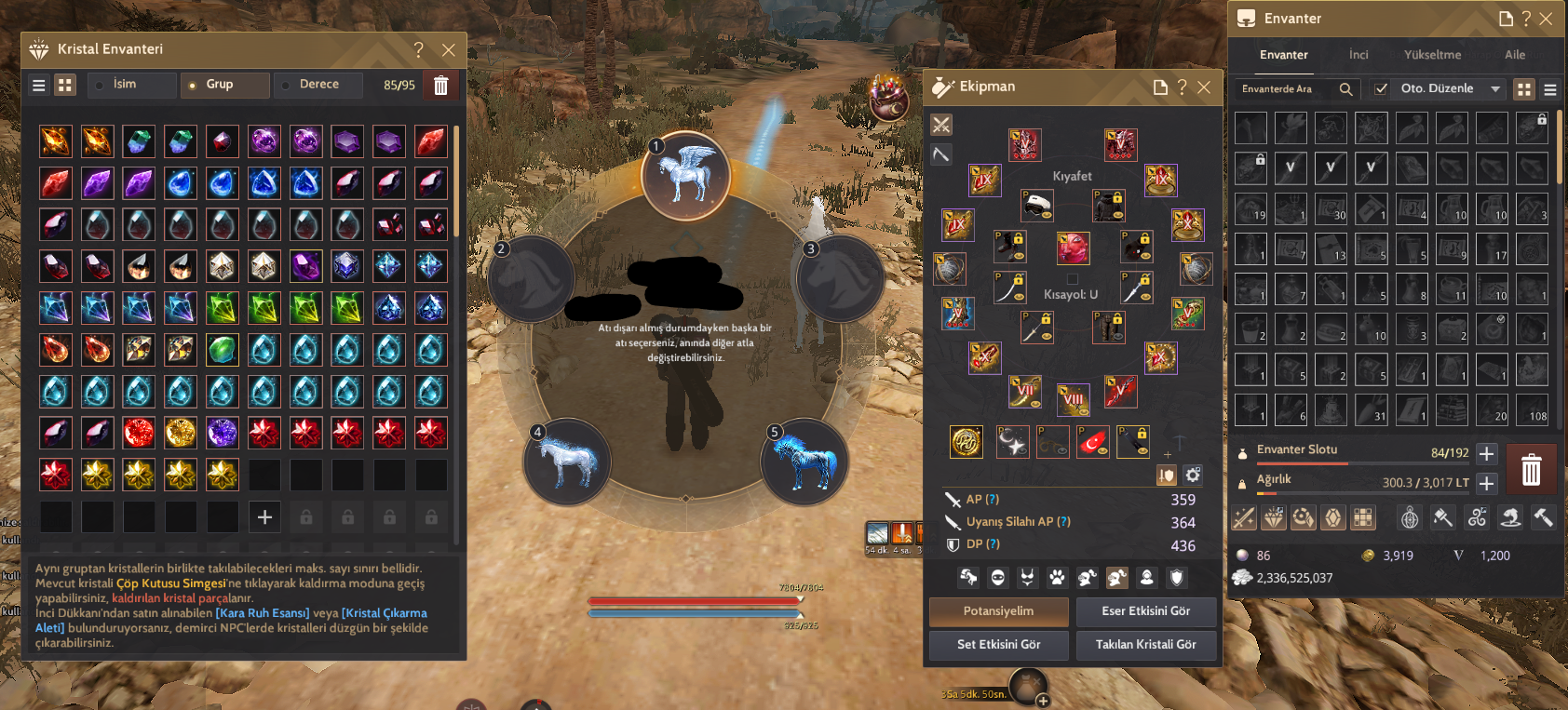Select the pet paw icon in the Ekipman panel
The image size is (1568, 710).
coord(1057,578)
